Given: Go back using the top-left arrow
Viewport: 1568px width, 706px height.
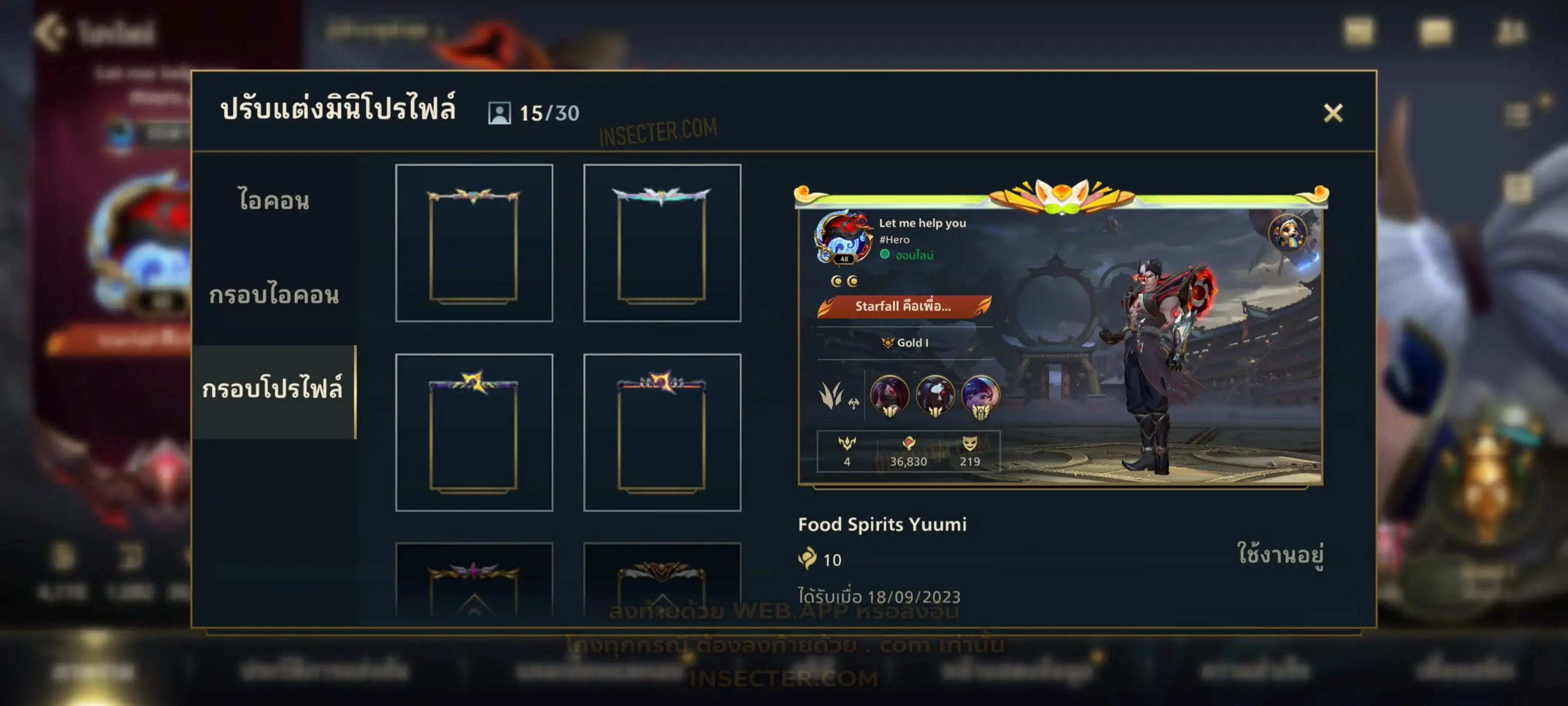Looking at the screenshot, I should pos(50,32).
